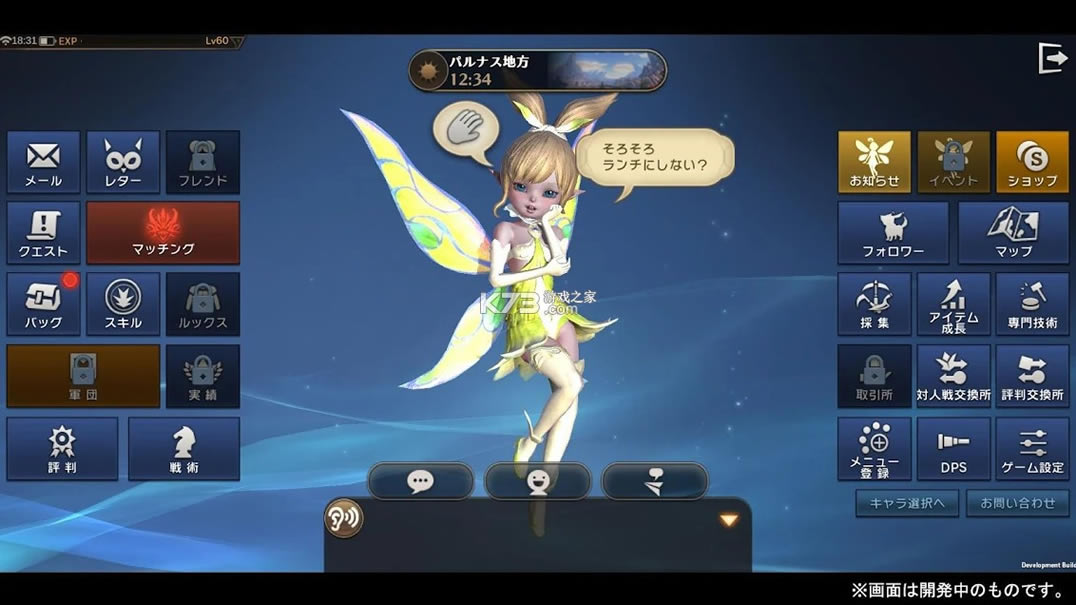1076x605 pixels.
Task: Click the exit icon in the top-right corner
Action: point(1053,59)
